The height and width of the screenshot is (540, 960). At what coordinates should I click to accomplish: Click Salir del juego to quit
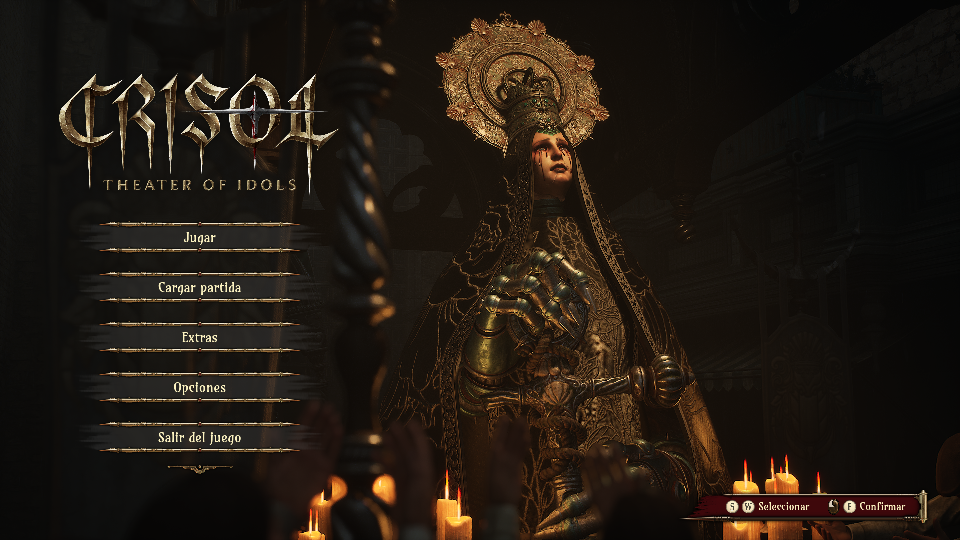point(200,438)
